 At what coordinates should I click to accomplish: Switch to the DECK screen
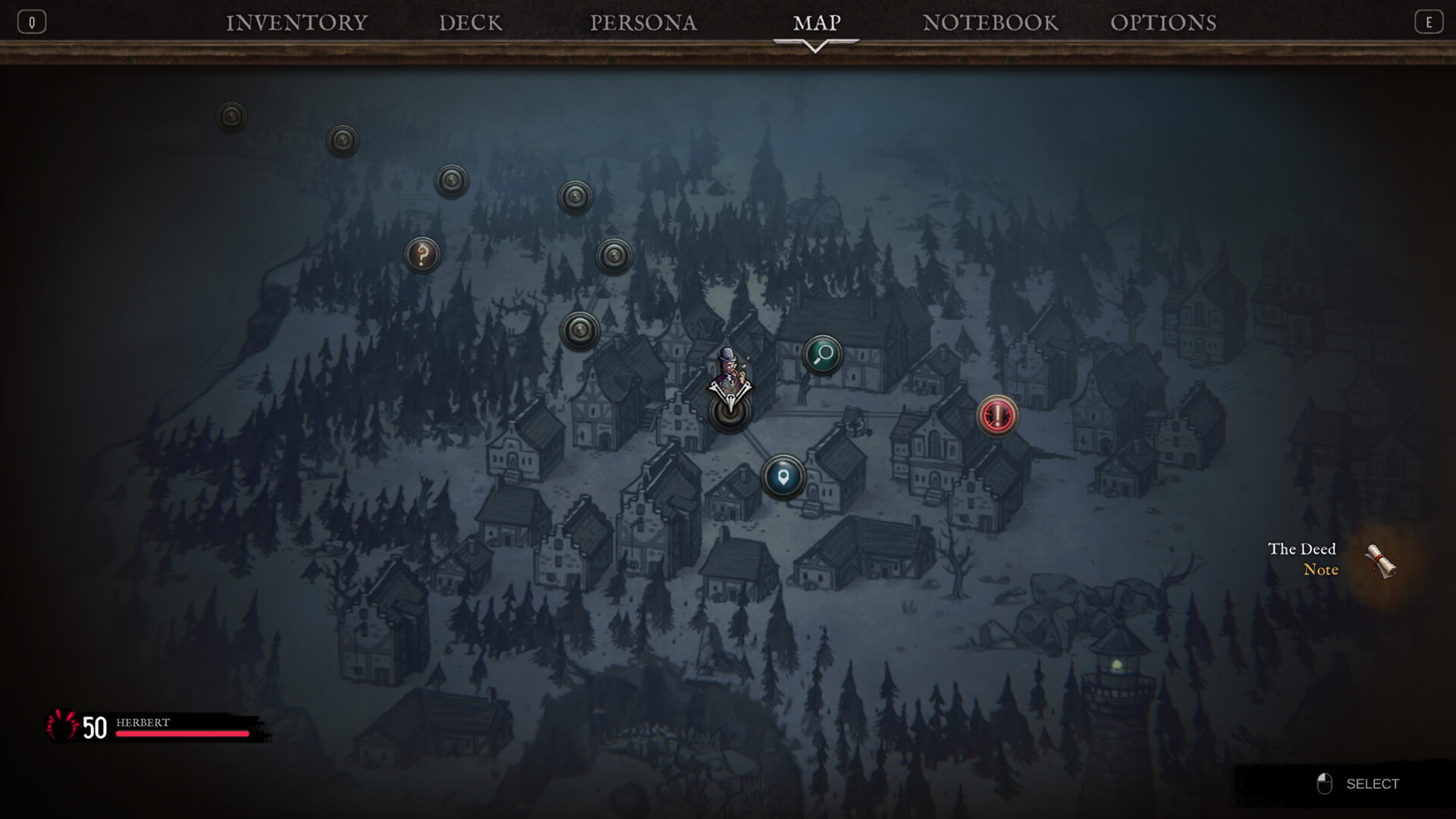point(469,22)
